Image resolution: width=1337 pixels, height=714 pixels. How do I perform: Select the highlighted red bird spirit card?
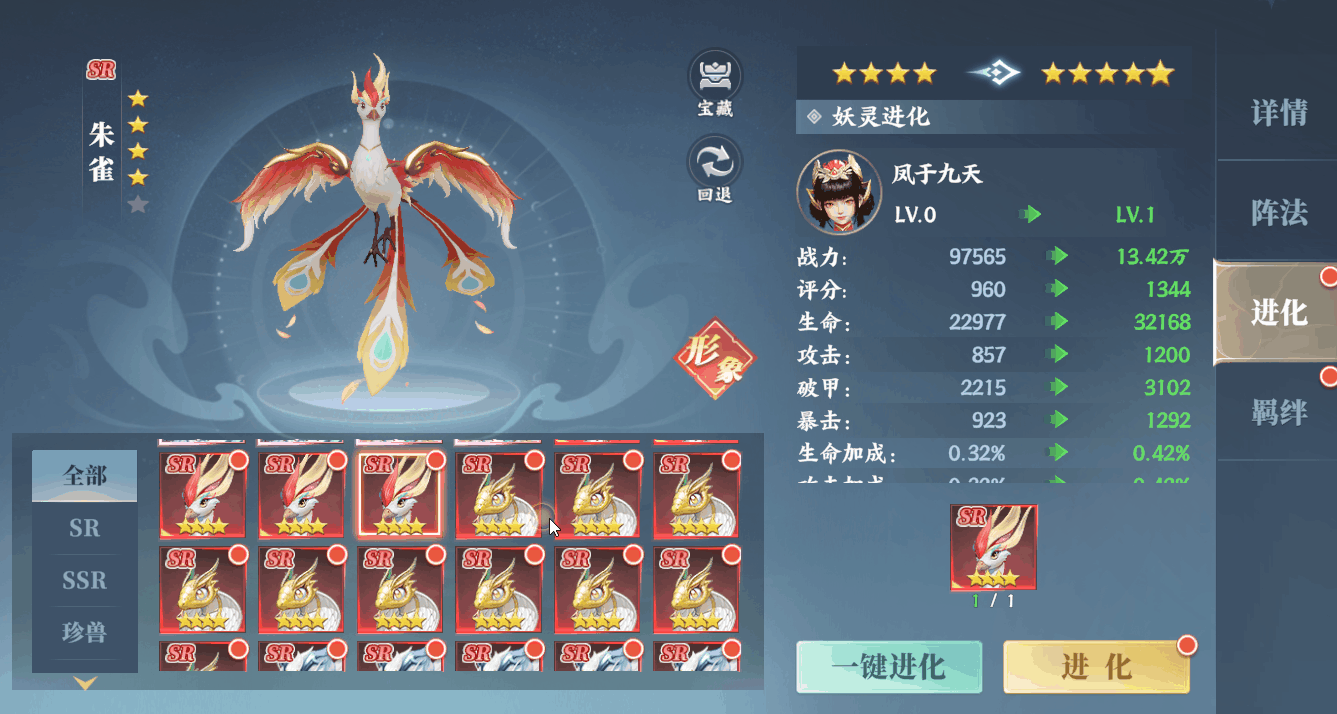click(x=399, y=495)
